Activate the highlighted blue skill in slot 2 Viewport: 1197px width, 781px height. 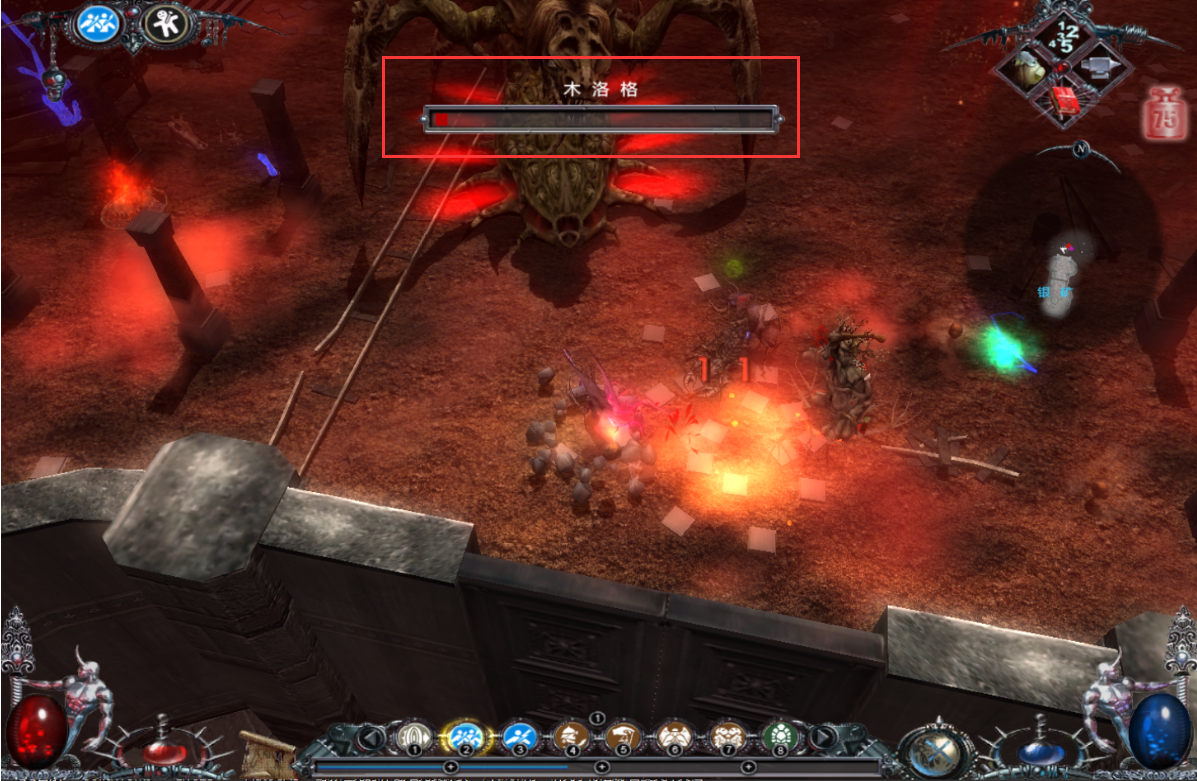(464, 738)
